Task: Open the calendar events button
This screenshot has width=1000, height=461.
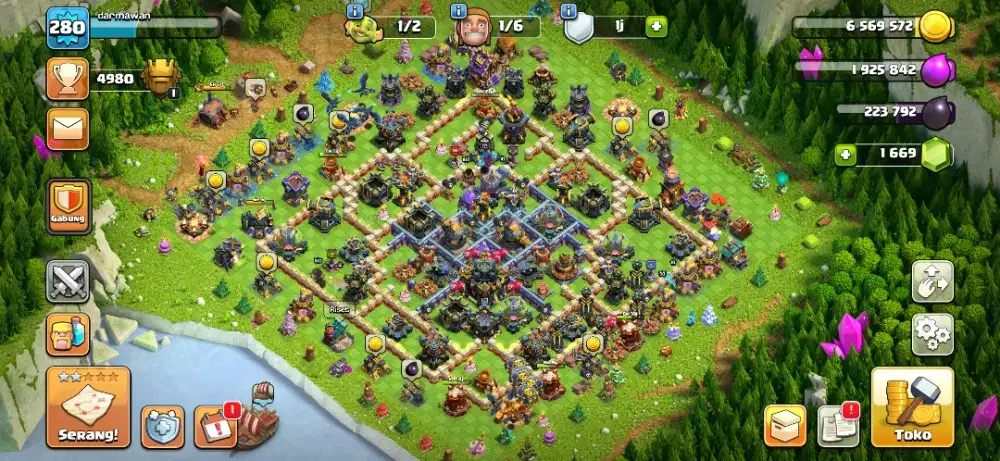Action: pyautogui.click(x=214, y=426)
